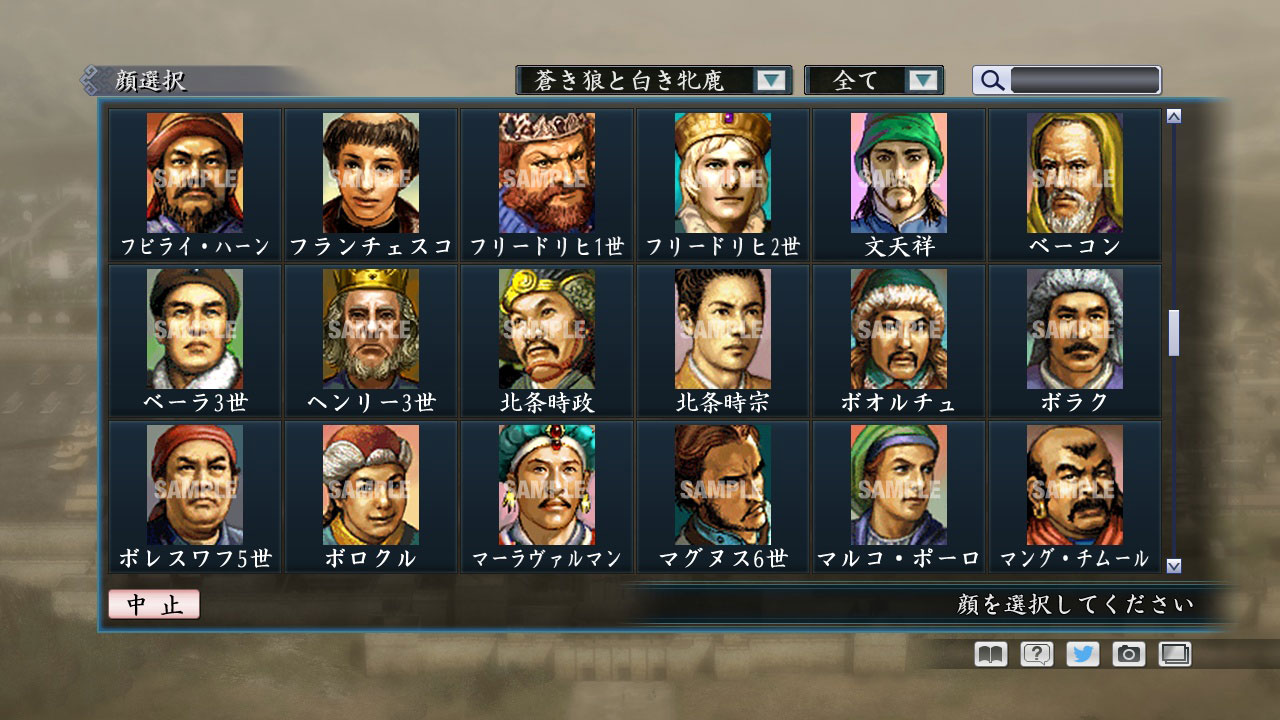
Task: Choose the 北条時宗 face
Action: 722,328
